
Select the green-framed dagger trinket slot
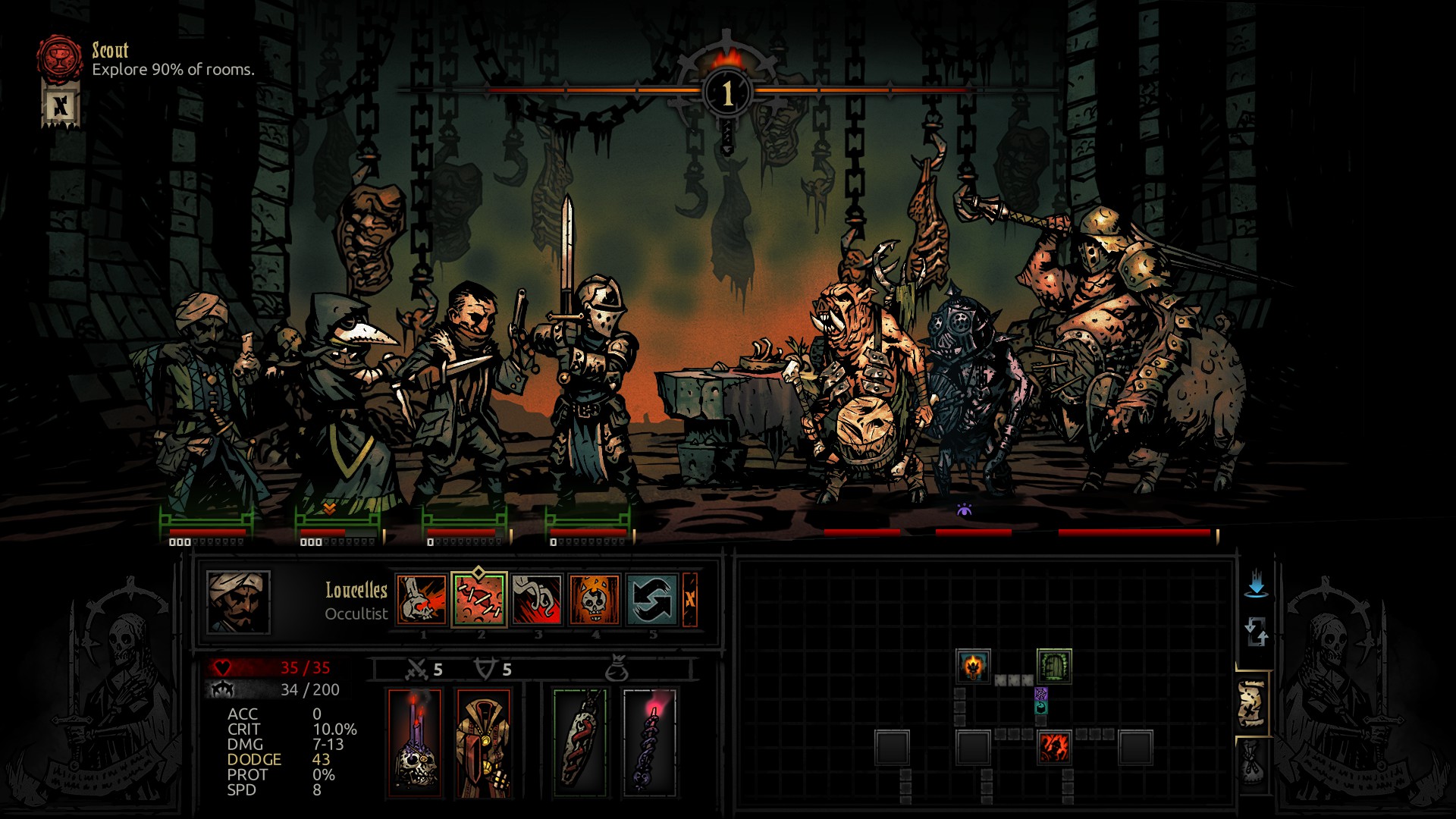[x=580, y=743]
